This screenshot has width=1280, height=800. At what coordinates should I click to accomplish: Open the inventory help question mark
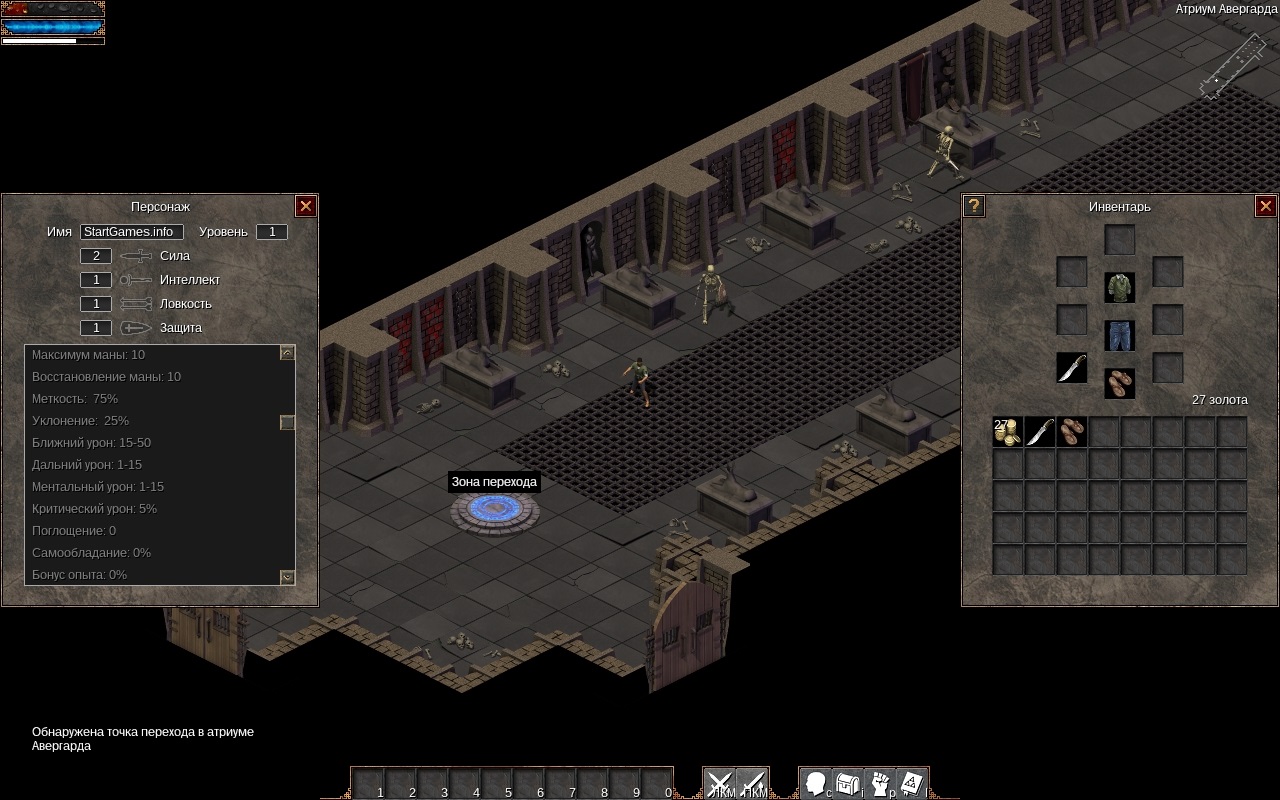tap(974, 206)
